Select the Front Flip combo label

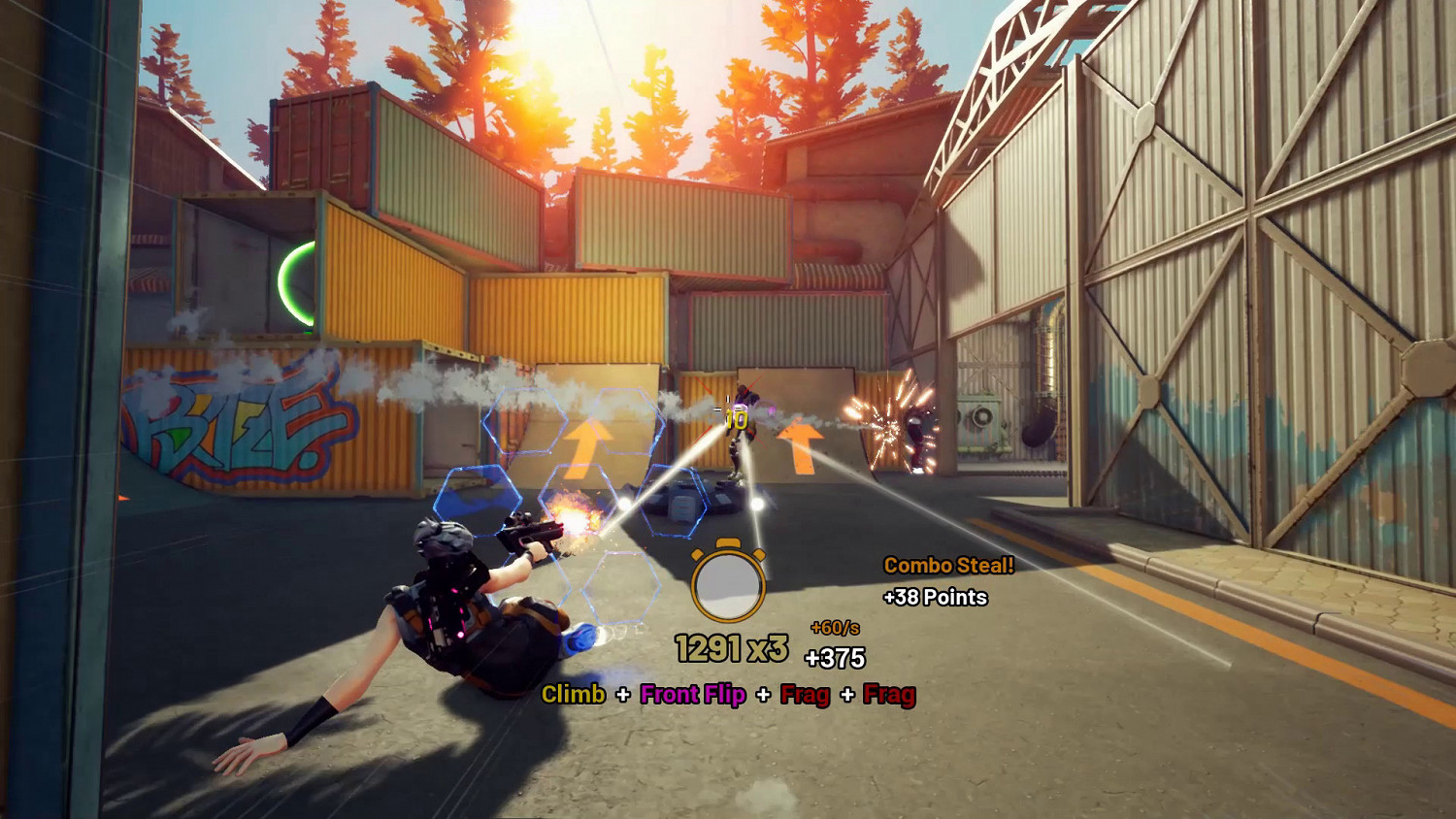(x=692, y=695)
